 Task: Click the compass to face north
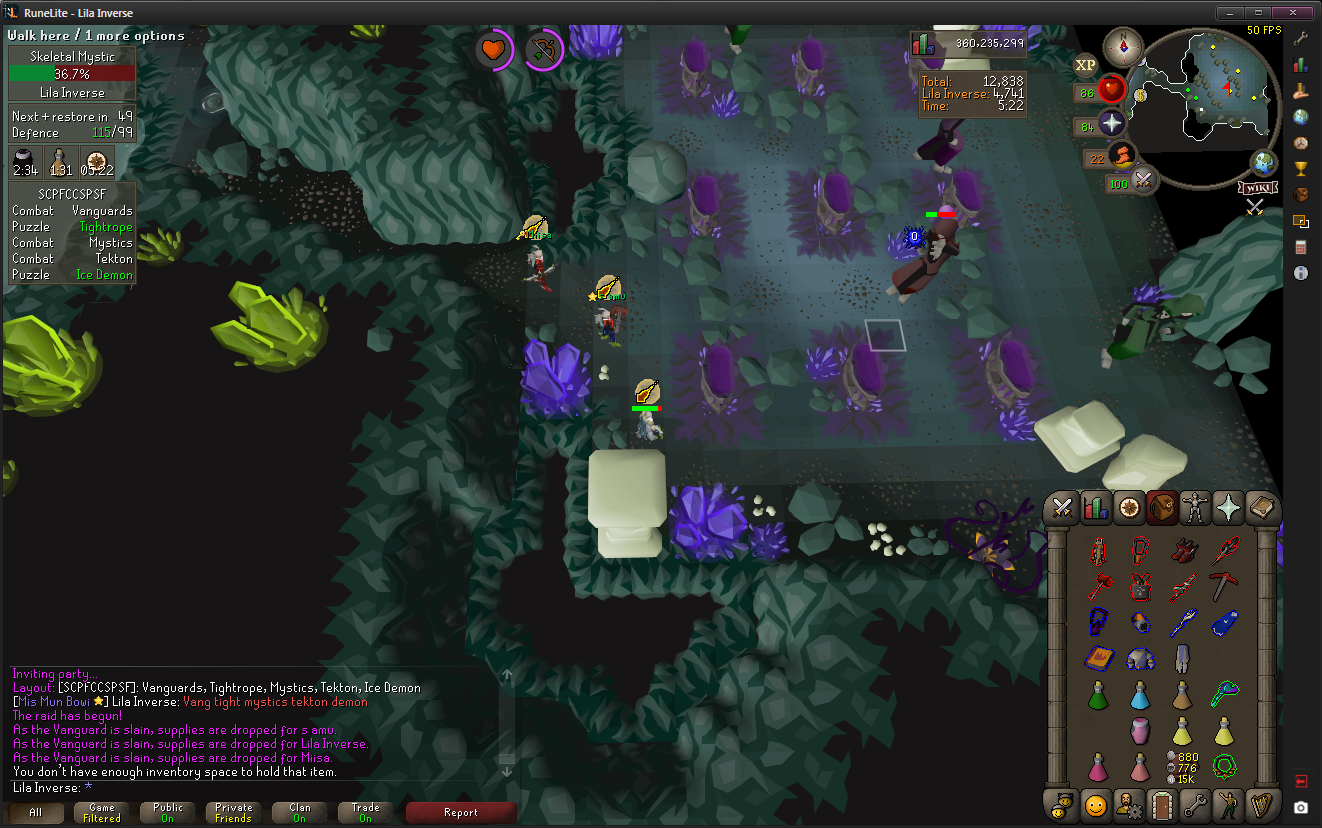(1123, 46)
